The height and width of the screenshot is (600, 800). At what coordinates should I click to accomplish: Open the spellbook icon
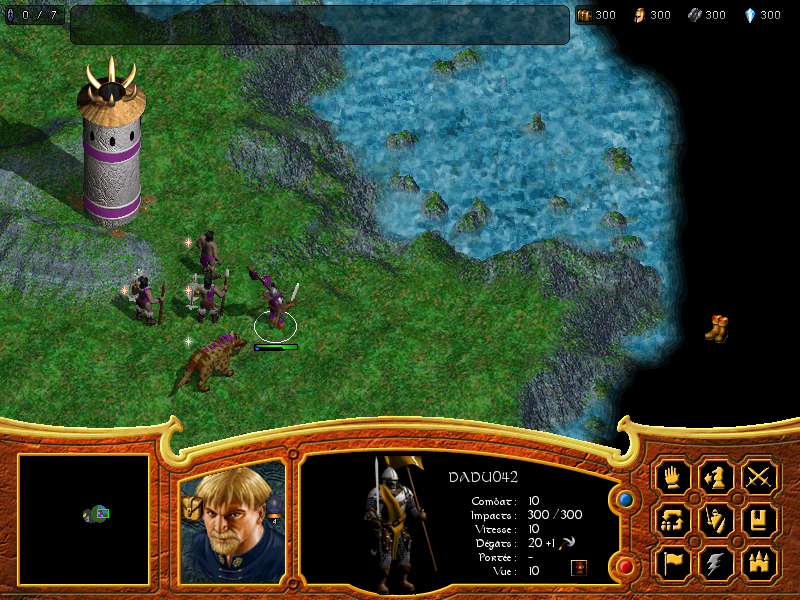(760, 520)
